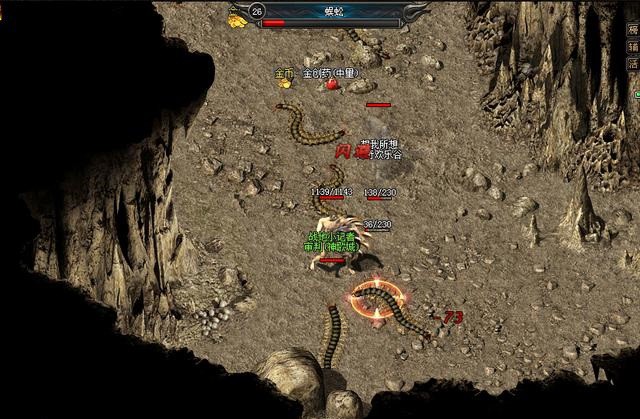
Task: Open the 活 activity button
Action: point(632,63)
